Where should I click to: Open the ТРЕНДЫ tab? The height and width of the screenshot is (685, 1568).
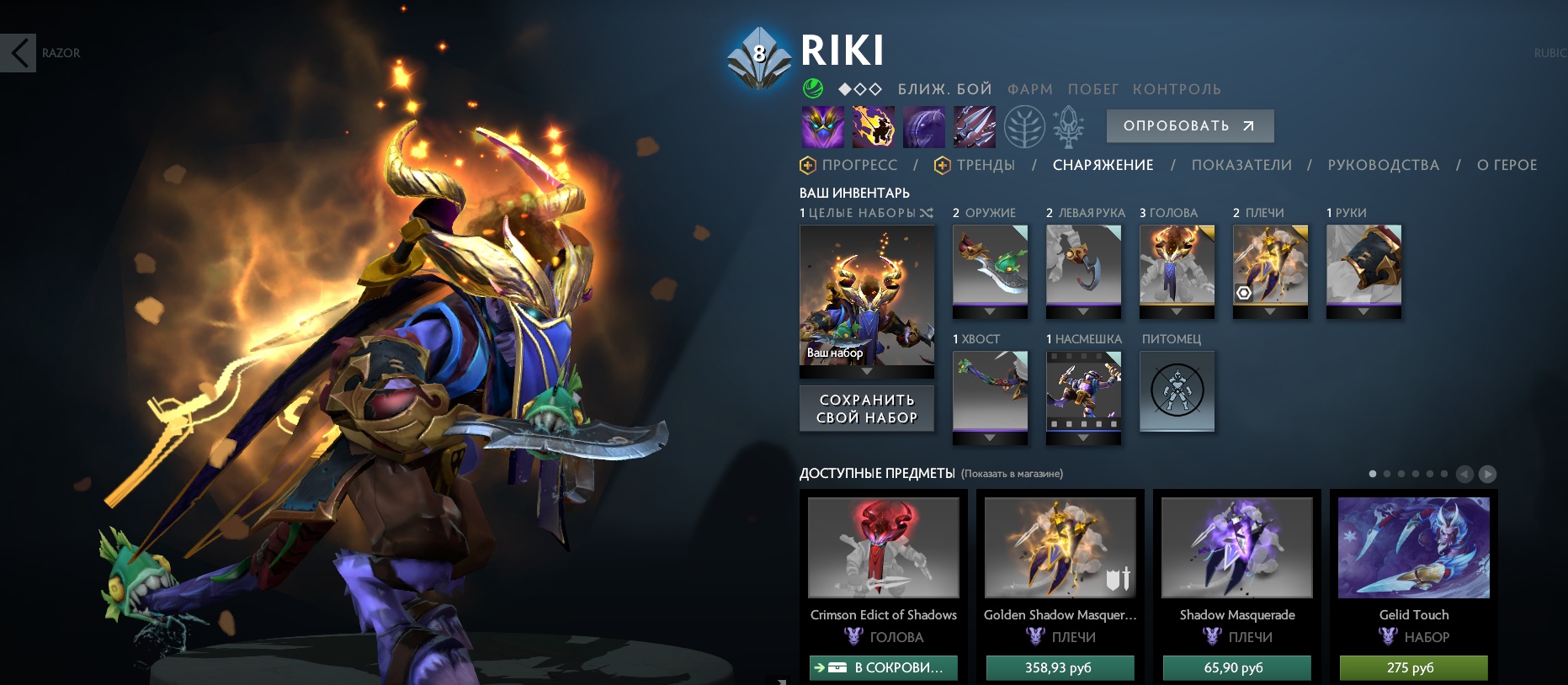pyautogui.click(x=985, y=165)
